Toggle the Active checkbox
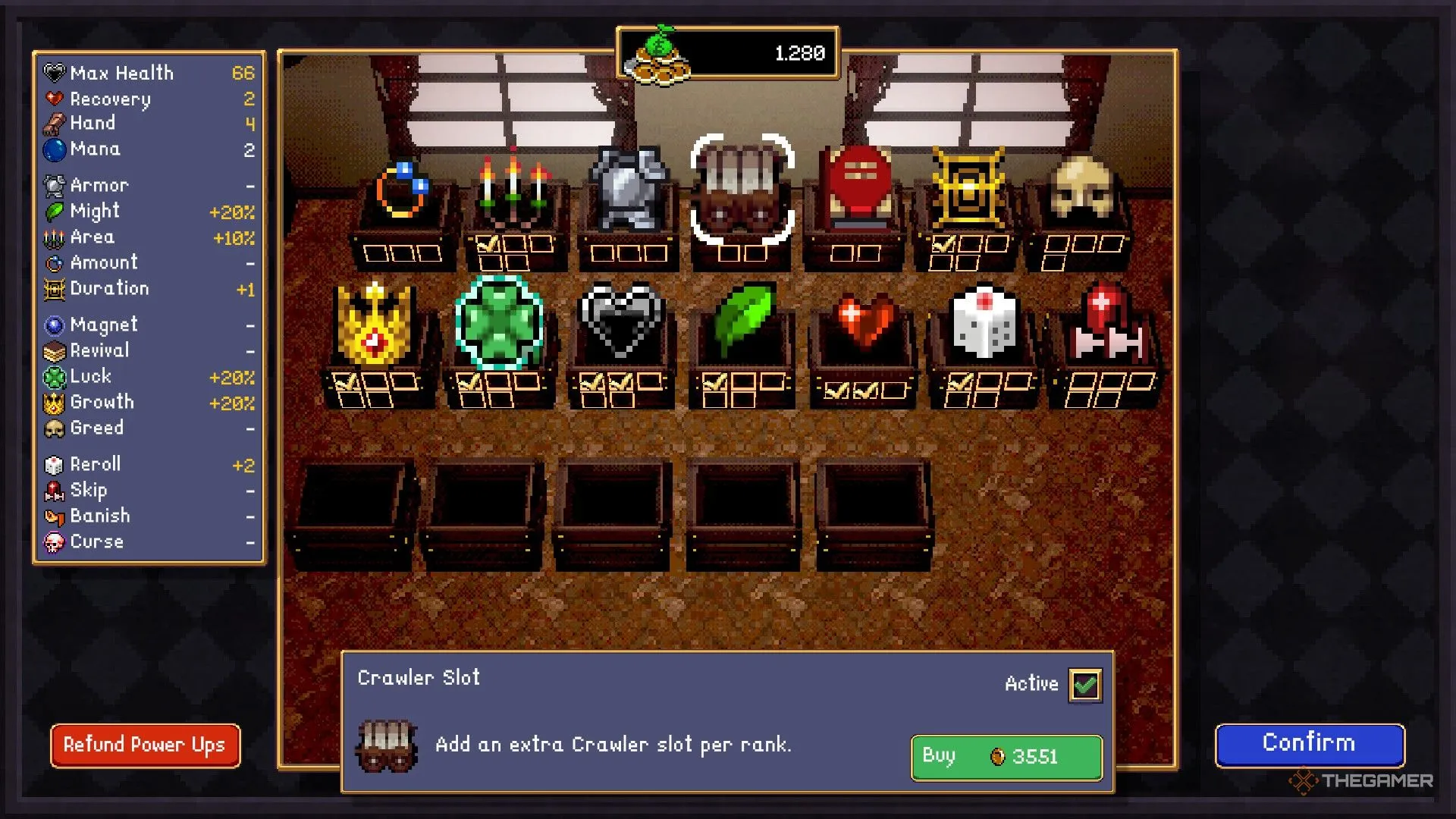Image resolution: width=1456 pixels, height=819 pixels. click(1085, 685)
